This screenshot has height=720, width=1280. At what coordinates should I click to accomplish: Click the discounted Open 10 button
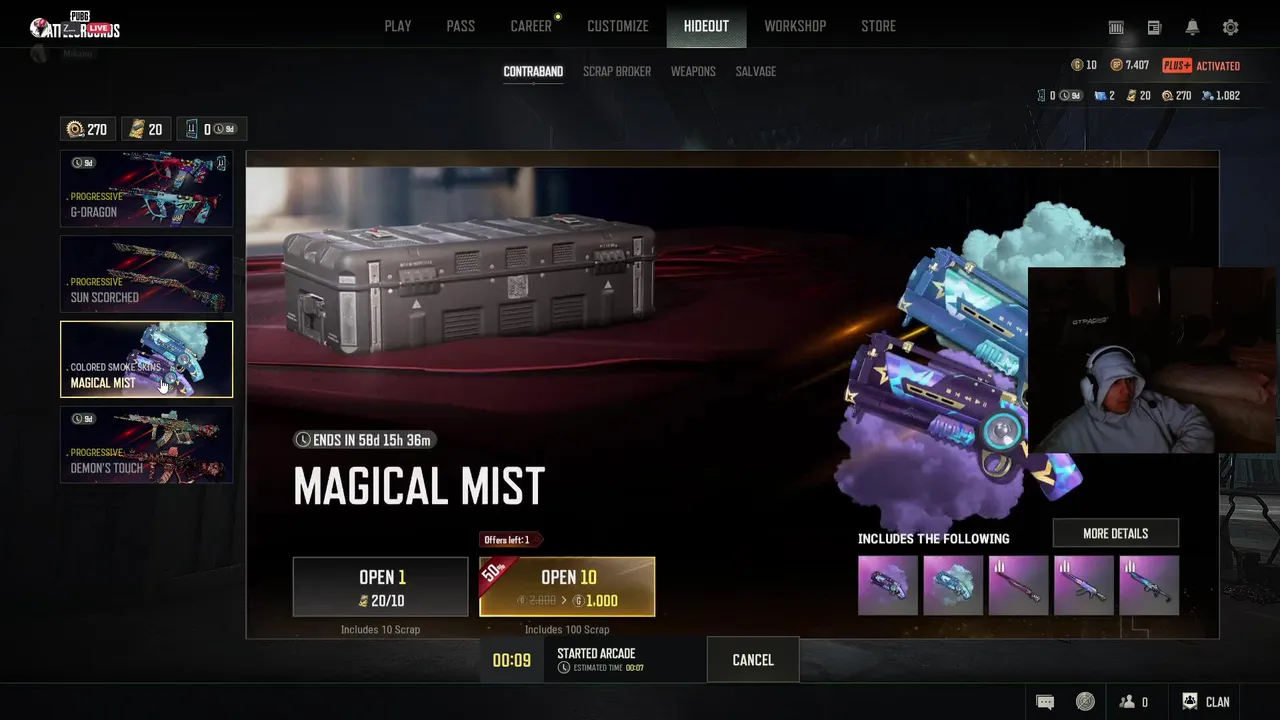tap(567, 587)
